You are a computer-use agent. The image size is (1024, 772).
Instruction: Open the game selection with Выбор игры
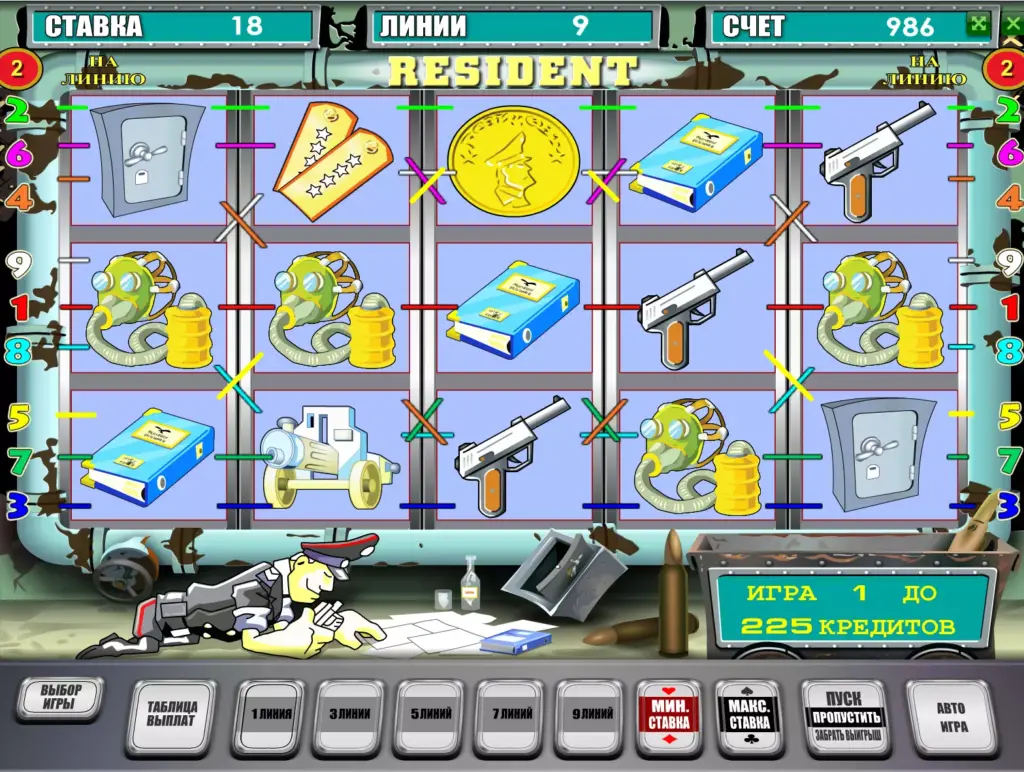click(x=60, y=698)
